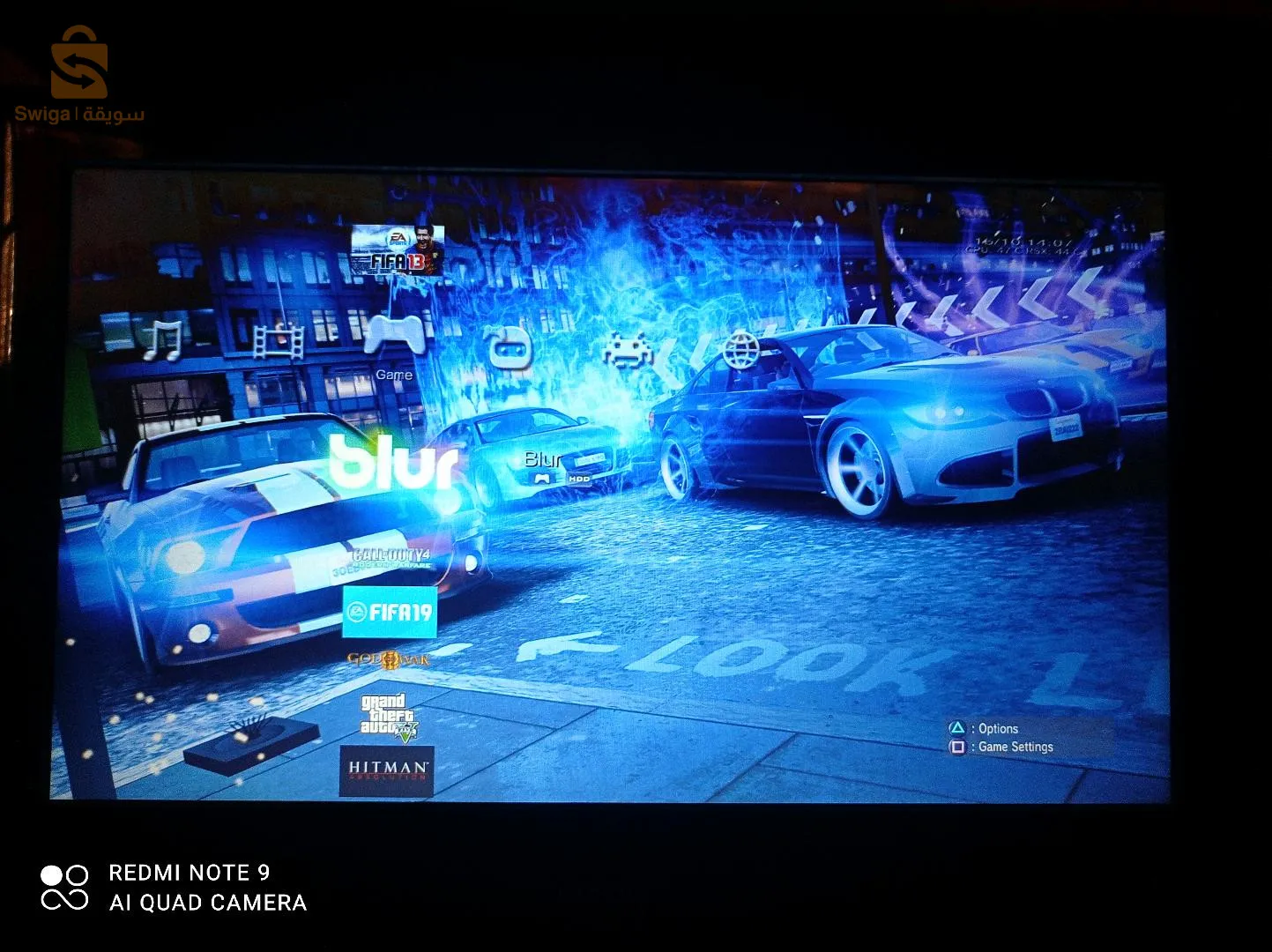Open the Music category icon
1272x952 pixels.
(x=163, y=340)
